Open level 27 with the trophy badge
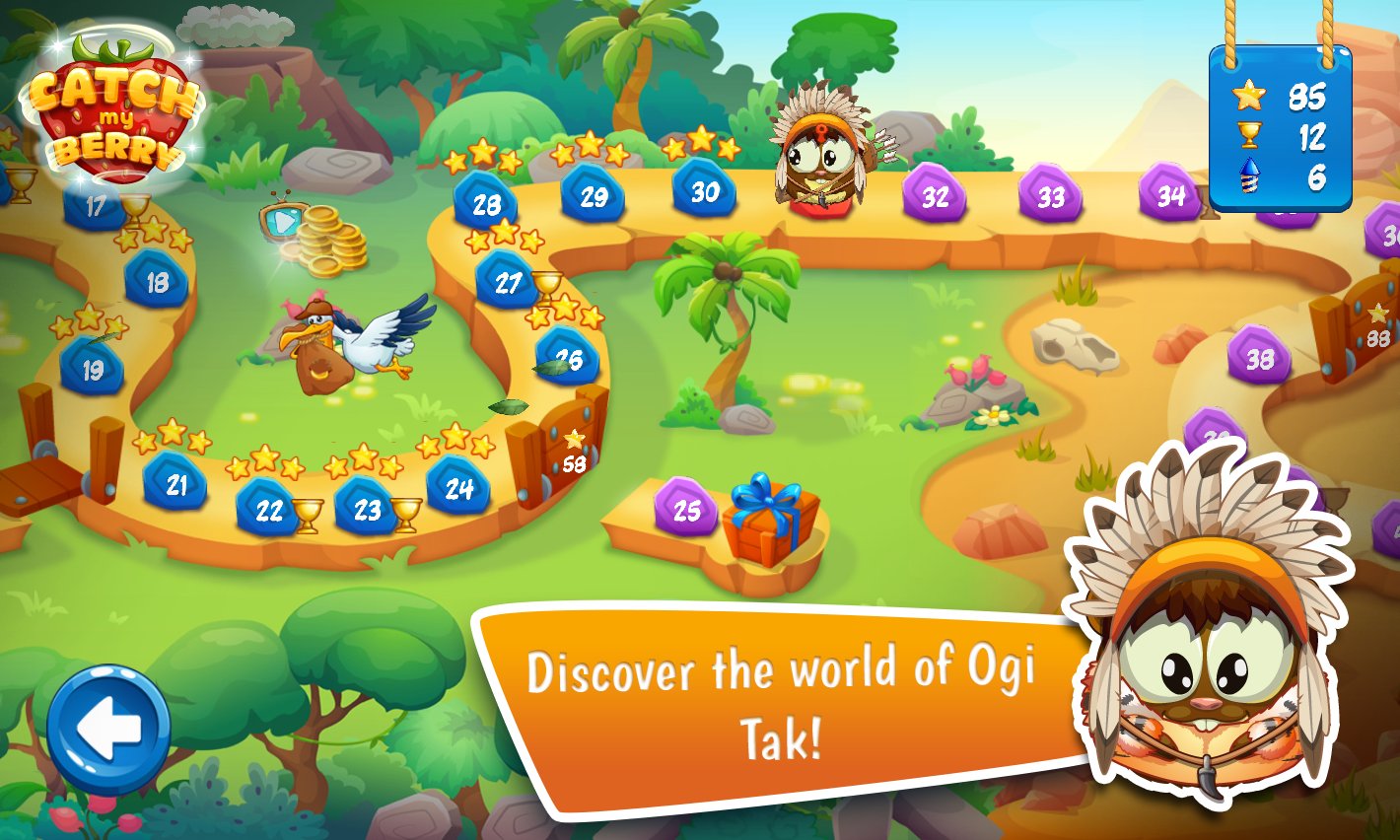This screenshot has height=840, width=1400. (x=511, y=283)
